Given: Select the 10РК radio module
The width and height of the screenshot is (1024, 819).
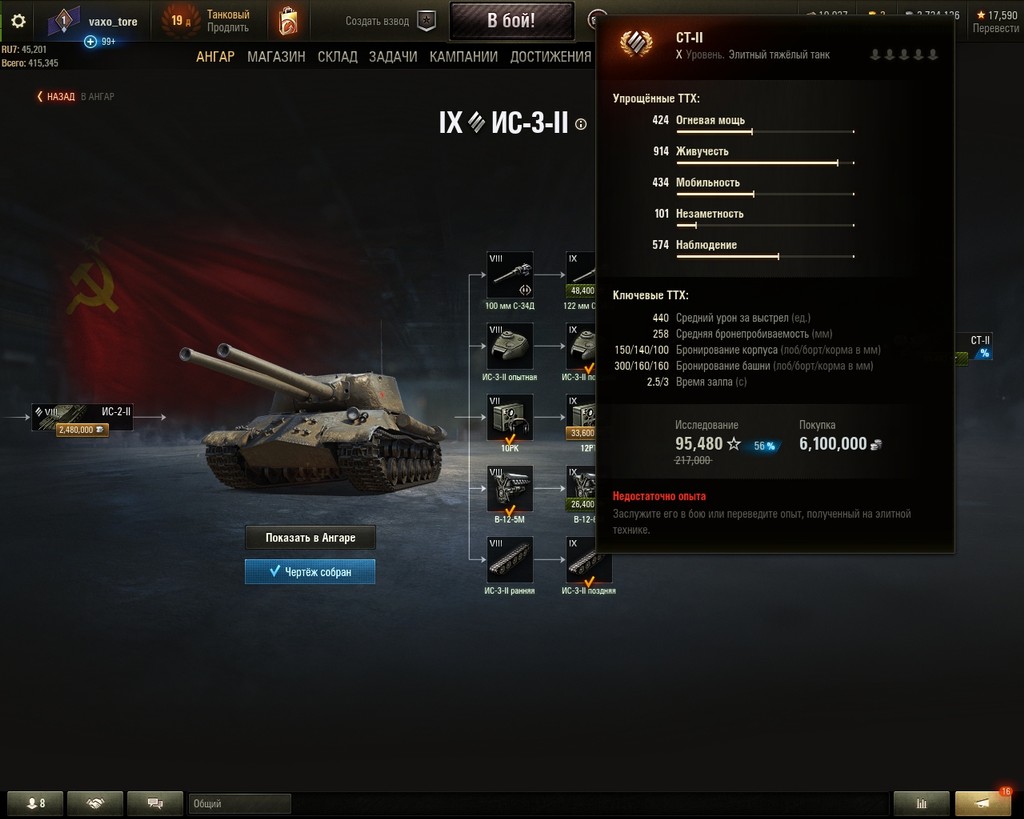Looking at the screenshot, I should (510, 418).
